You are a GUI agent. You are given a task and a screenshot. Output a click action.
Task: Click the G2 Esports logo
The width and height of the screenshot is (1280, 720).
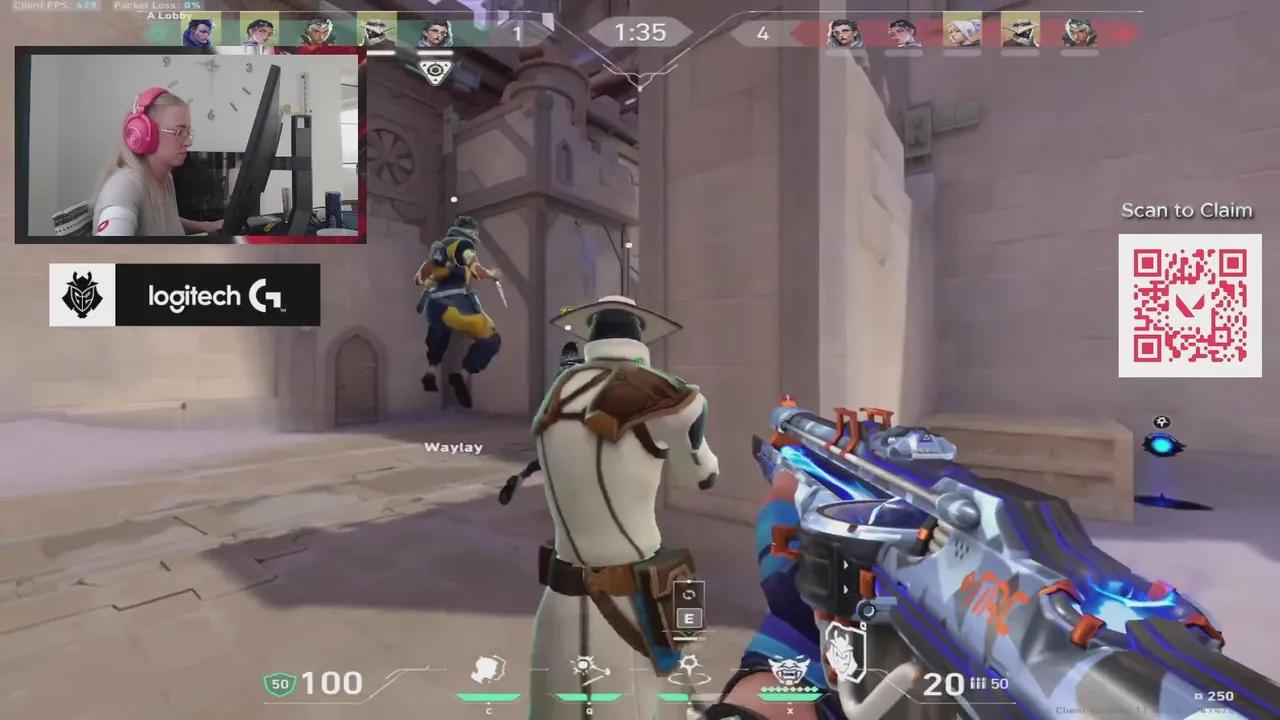coord(82,294)
